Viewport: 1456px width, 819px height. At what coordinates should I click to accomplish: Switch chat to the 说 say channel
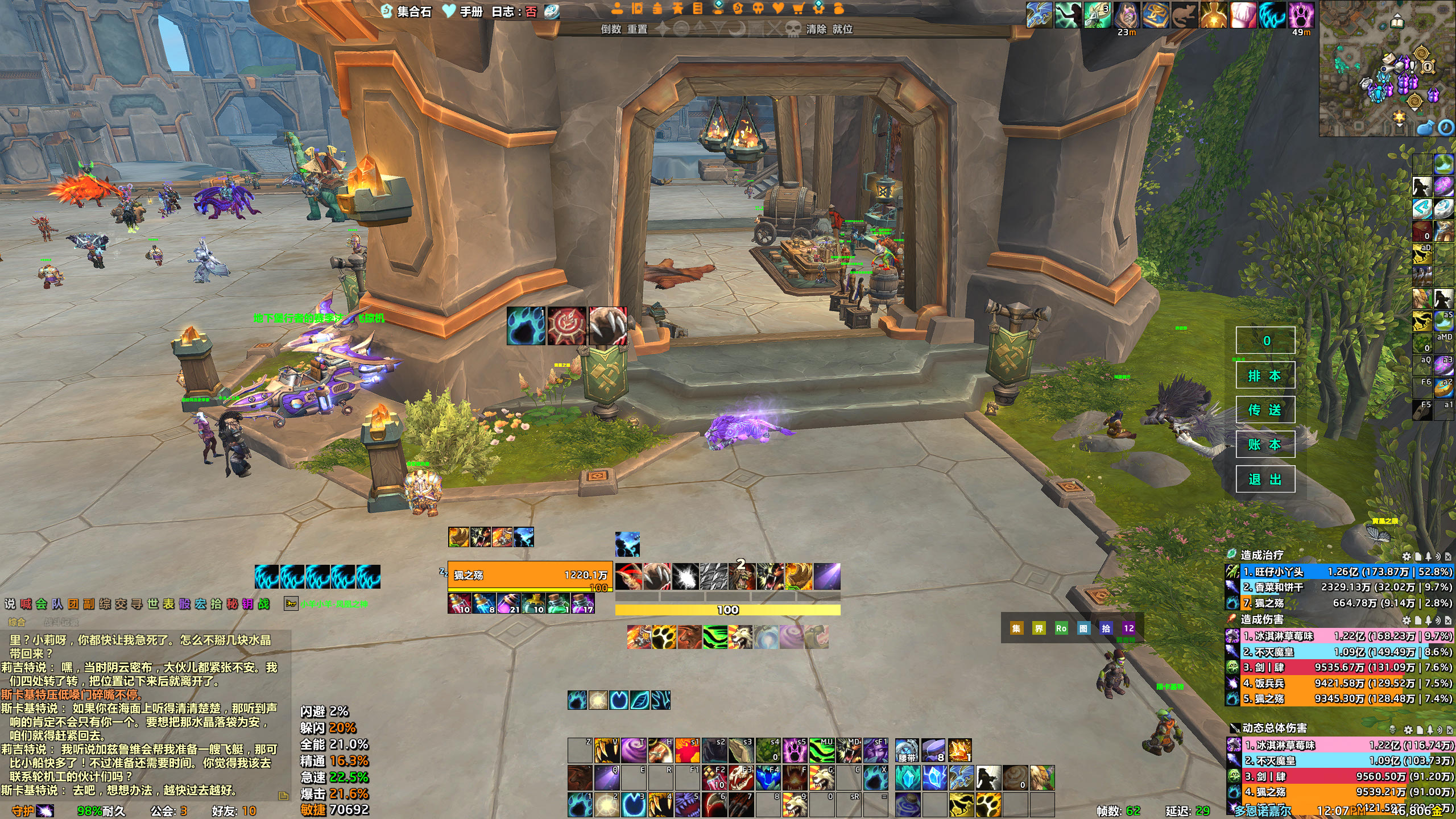(x=10, y=604)
